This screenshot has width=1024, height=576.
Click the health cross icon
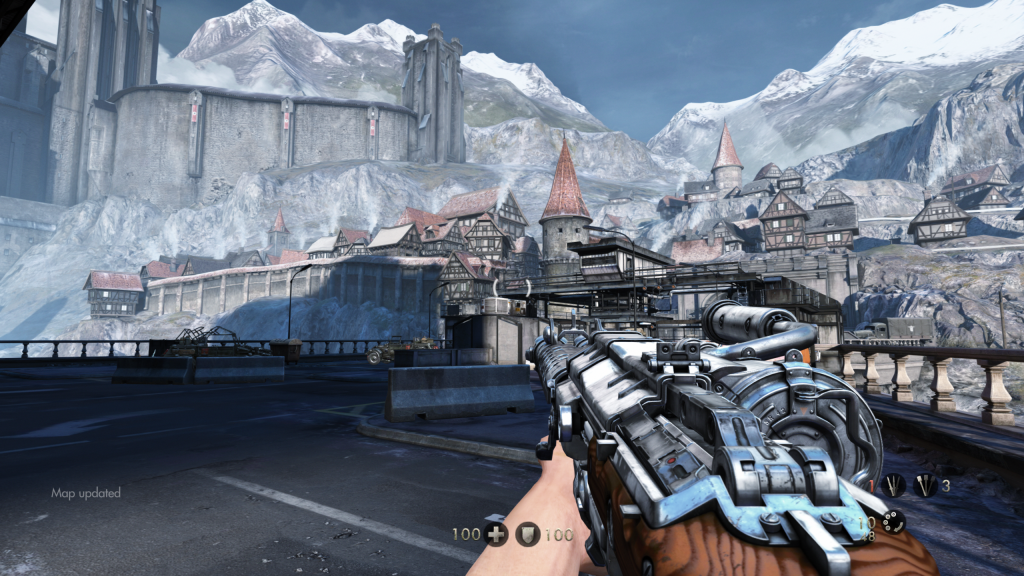click(495, 534)
